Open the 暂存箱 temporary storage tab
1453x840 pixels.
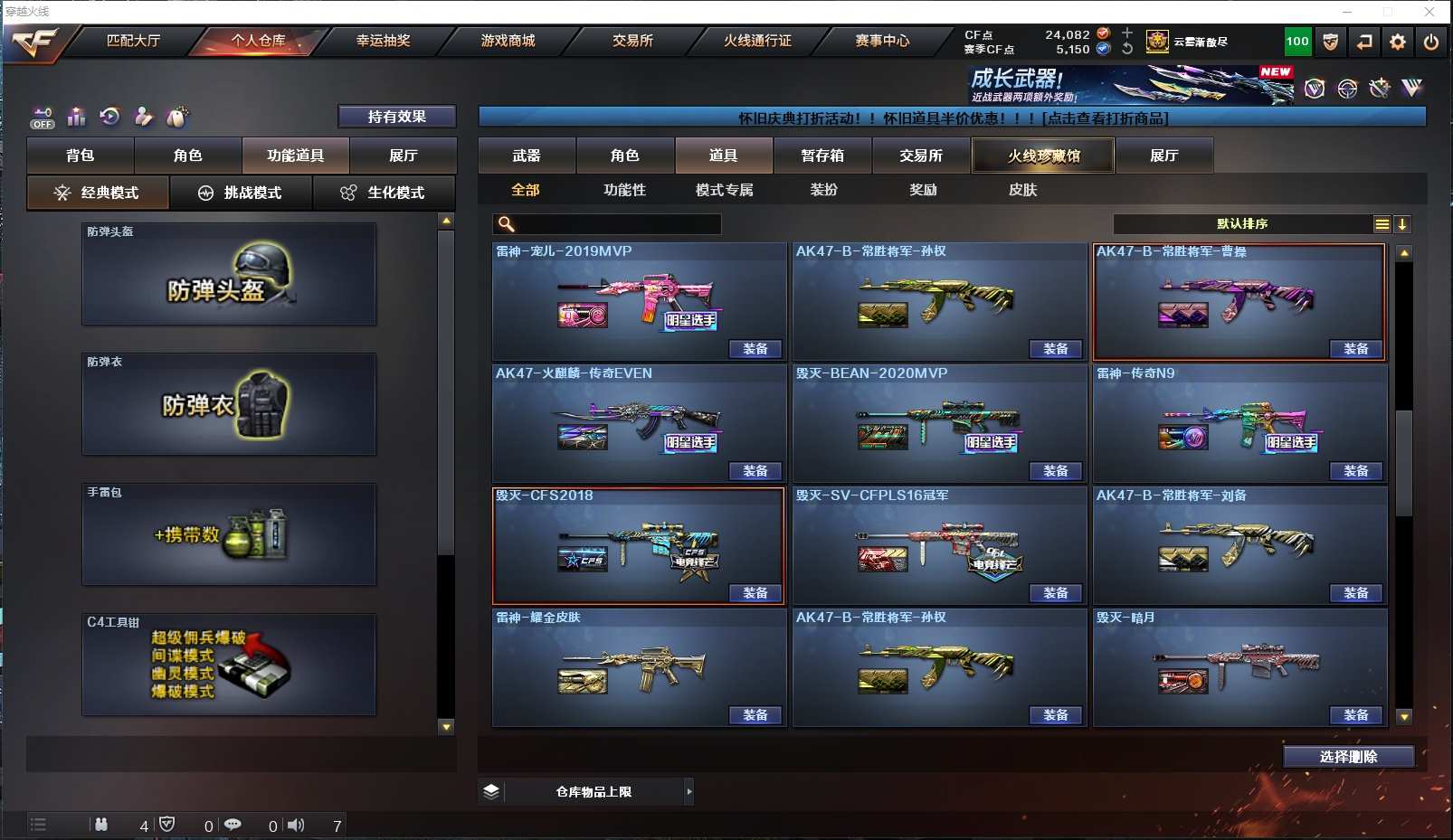click(x=822, y=156)
